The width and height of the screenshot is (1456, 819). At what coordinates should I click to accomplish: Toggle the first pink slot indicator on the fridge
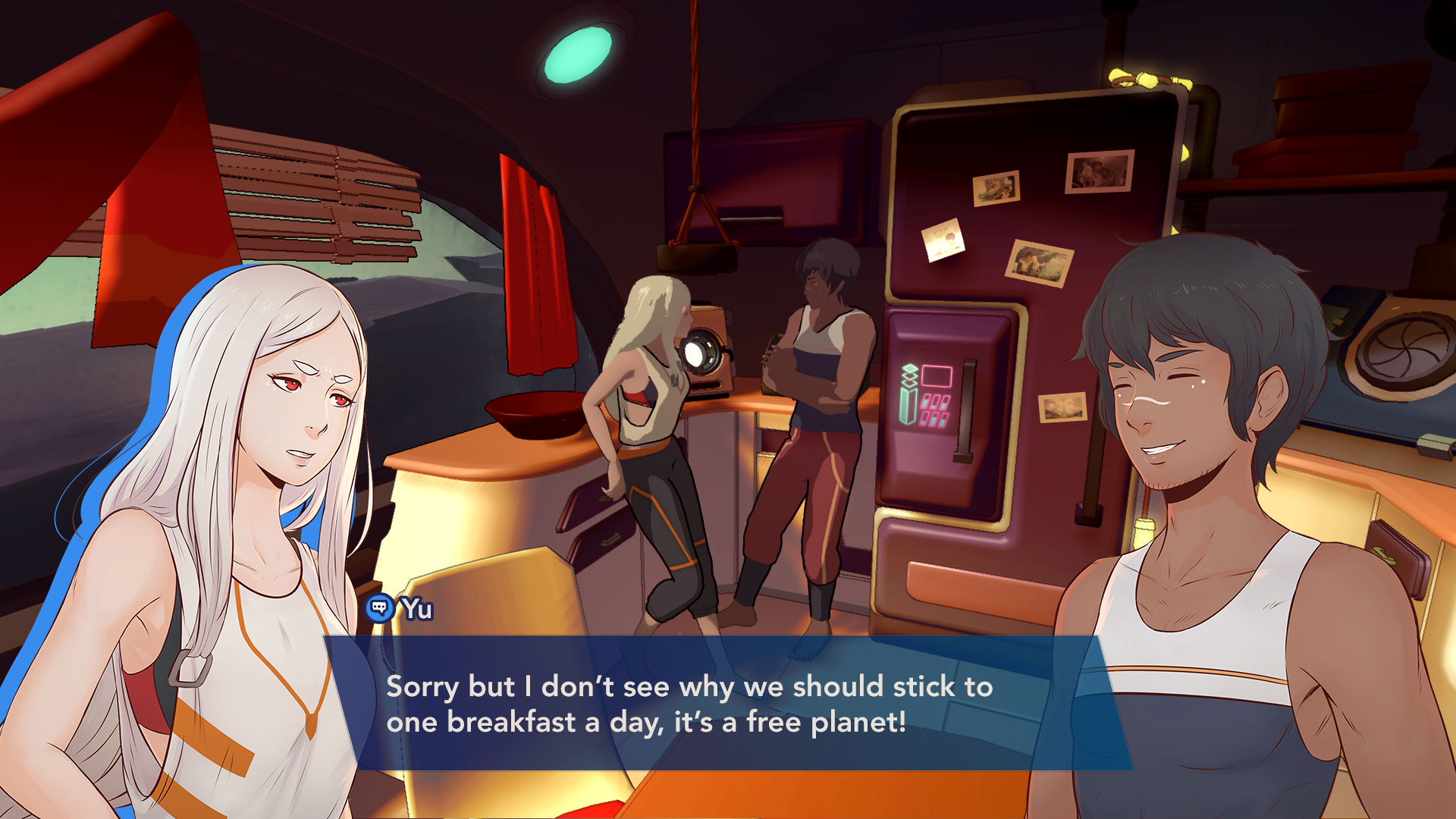[926, 400]
